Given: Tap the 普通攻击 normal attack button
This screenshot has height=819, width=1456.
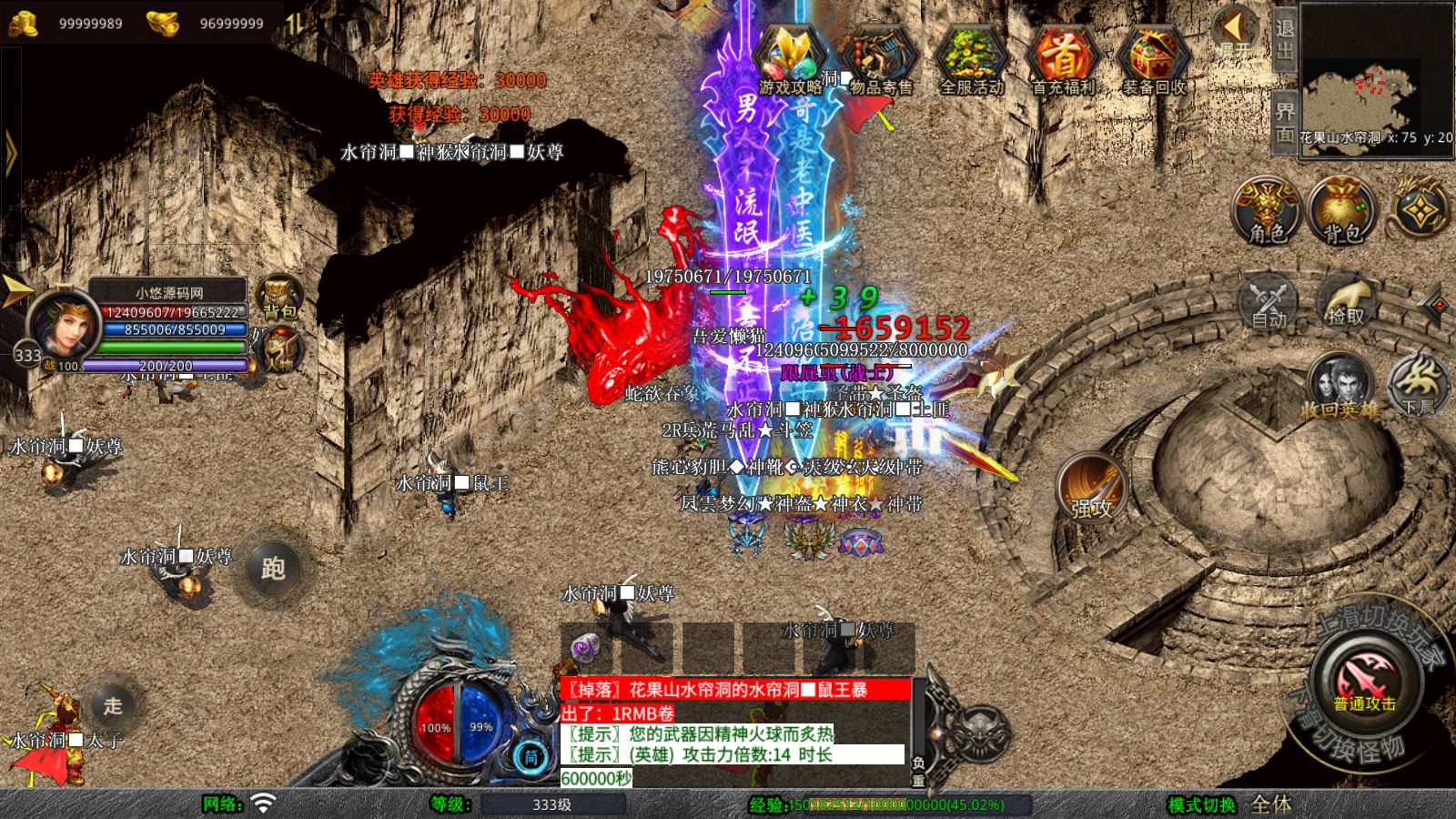Looking at the screenshot, I should tap(1365, 682).
